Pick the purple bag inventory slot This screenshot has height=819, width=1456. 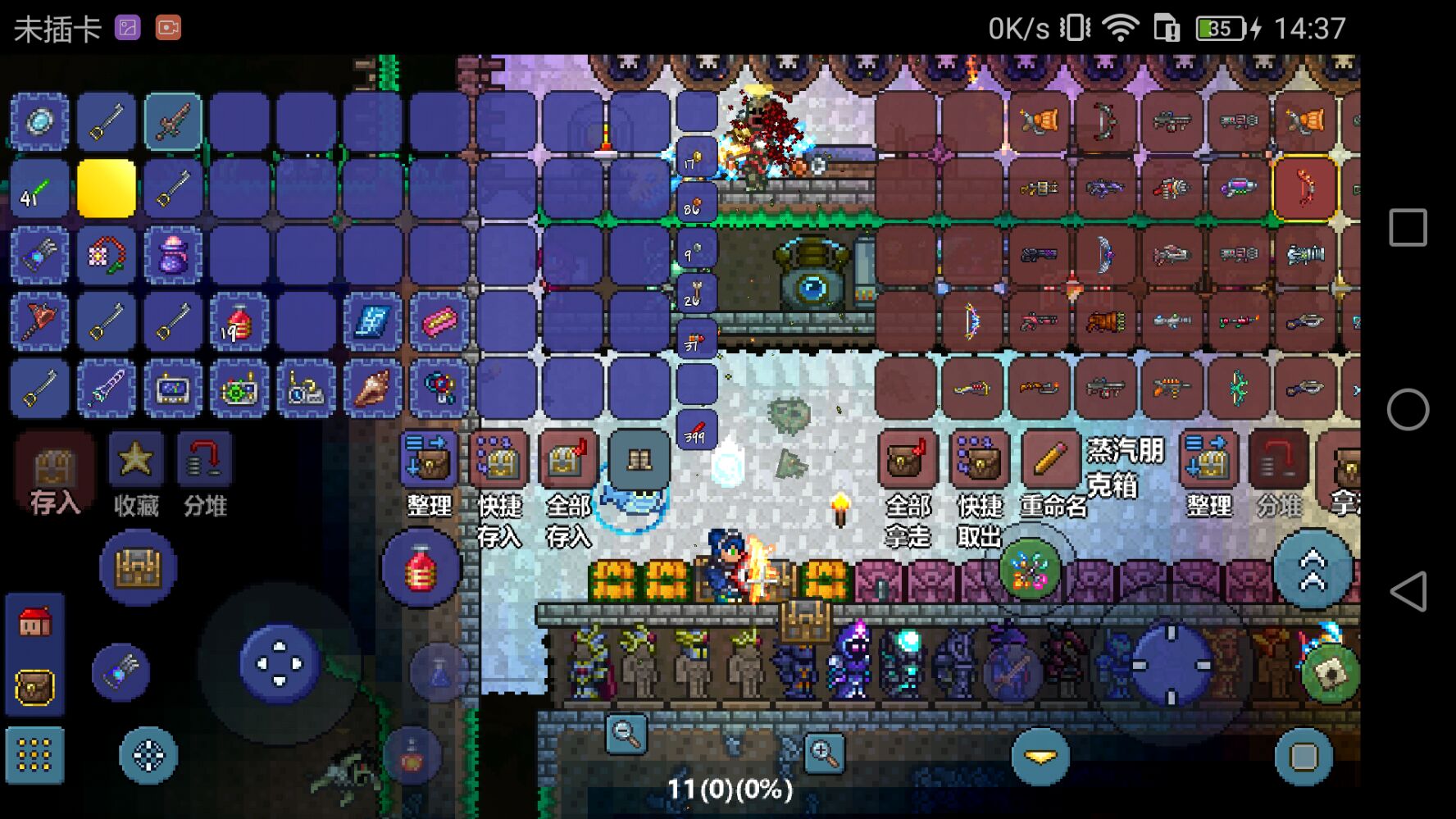click(x=173, y=255)
